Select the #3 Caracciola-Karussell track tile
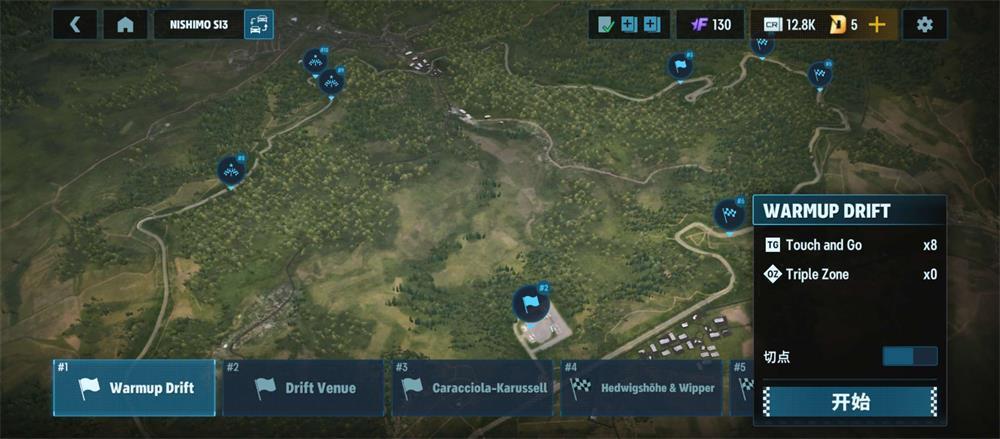This screenshot has width=1000, height=439. pyautogui.click(x=473, y=388)
